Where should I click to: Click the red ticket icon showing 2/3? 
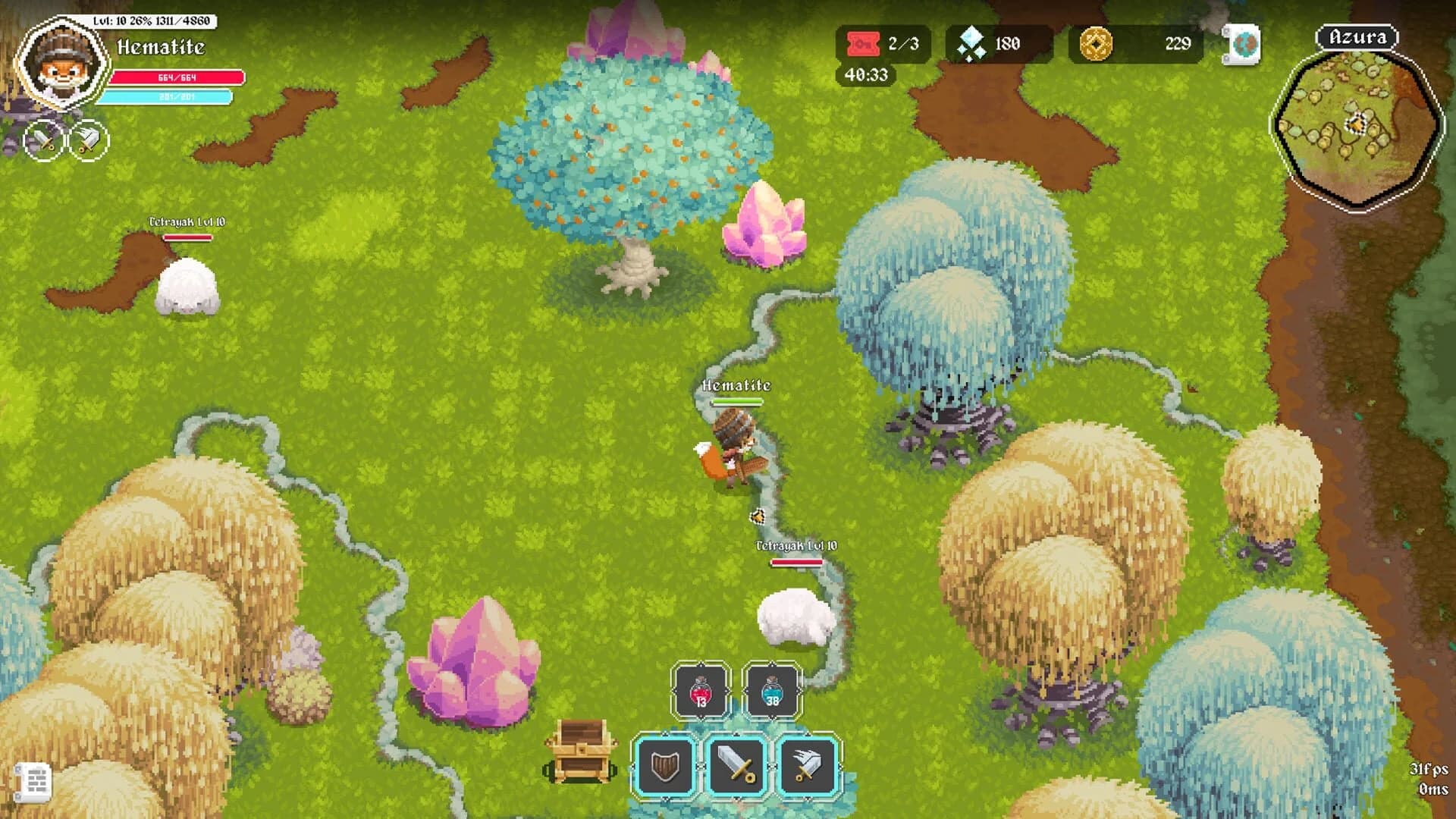point(864,44)
